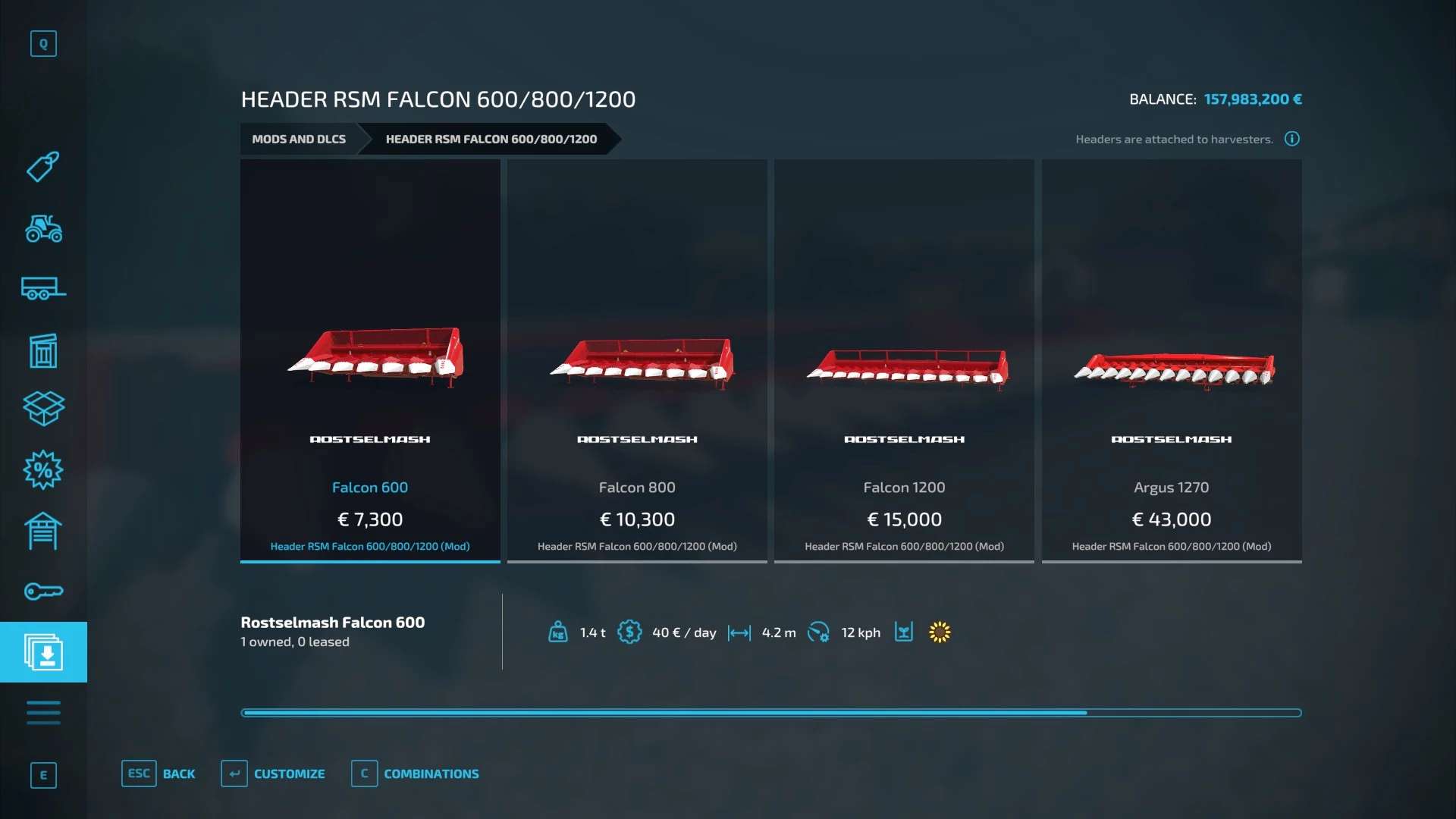The image size is (1456, 819).
Task: Show the percent sign sales category
Action: tap(43, 470)
